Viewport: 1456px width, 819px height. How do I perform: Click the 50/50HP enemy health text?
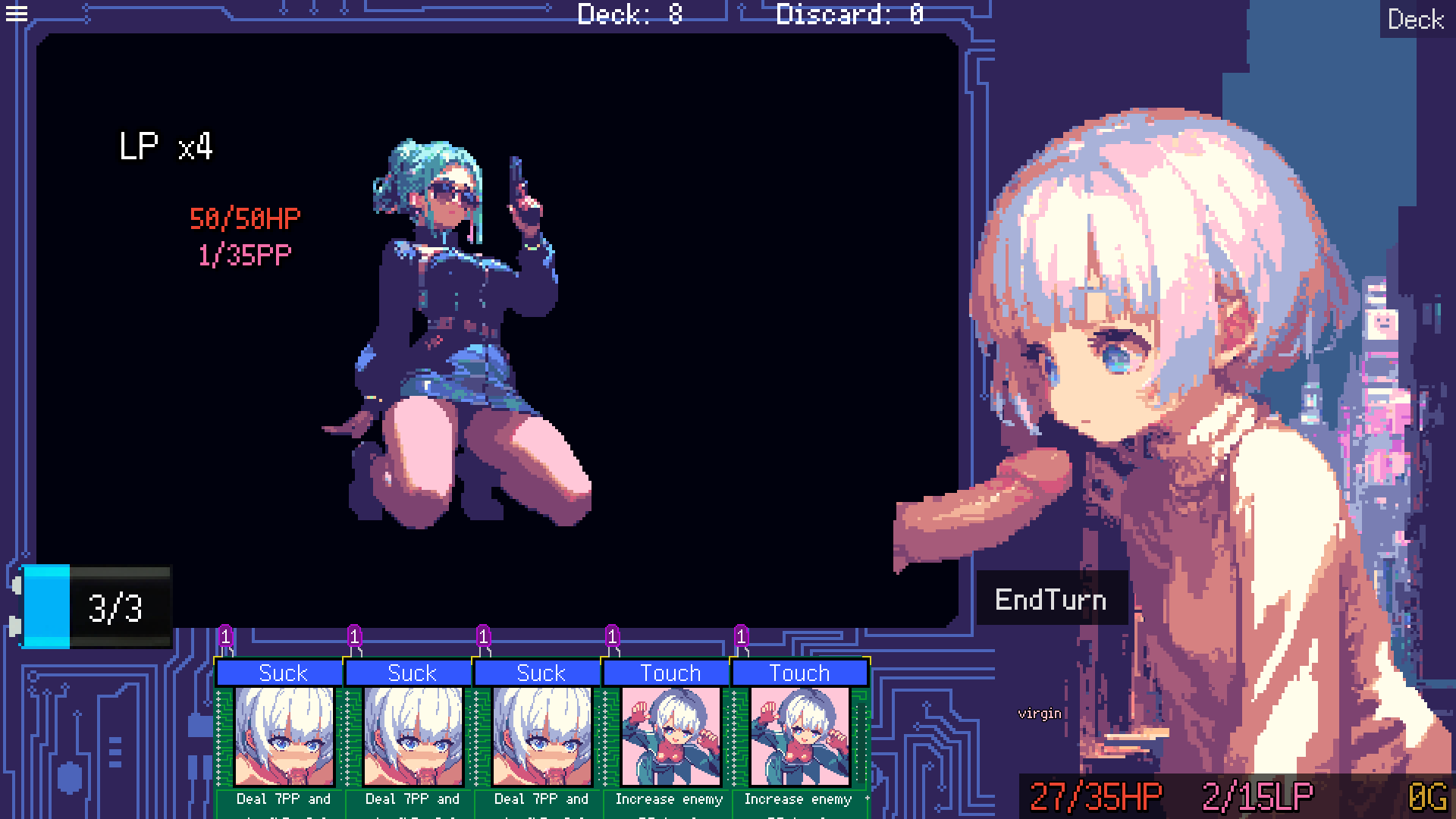[245, 218]
